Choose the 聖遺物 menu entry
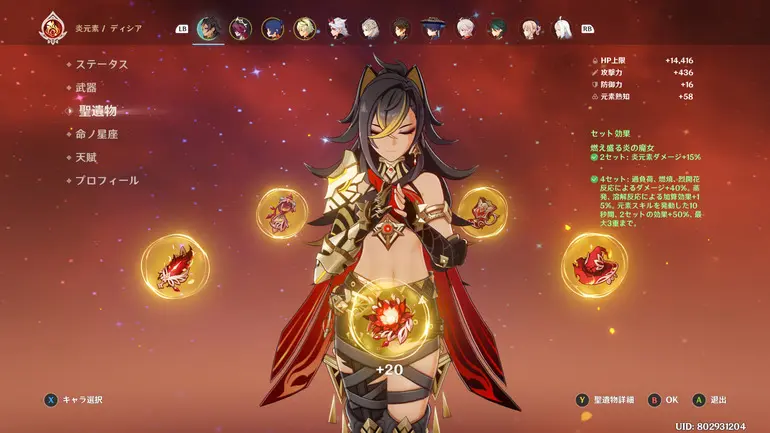Screen dimensions: 770x433 click(x=97, y=111)
